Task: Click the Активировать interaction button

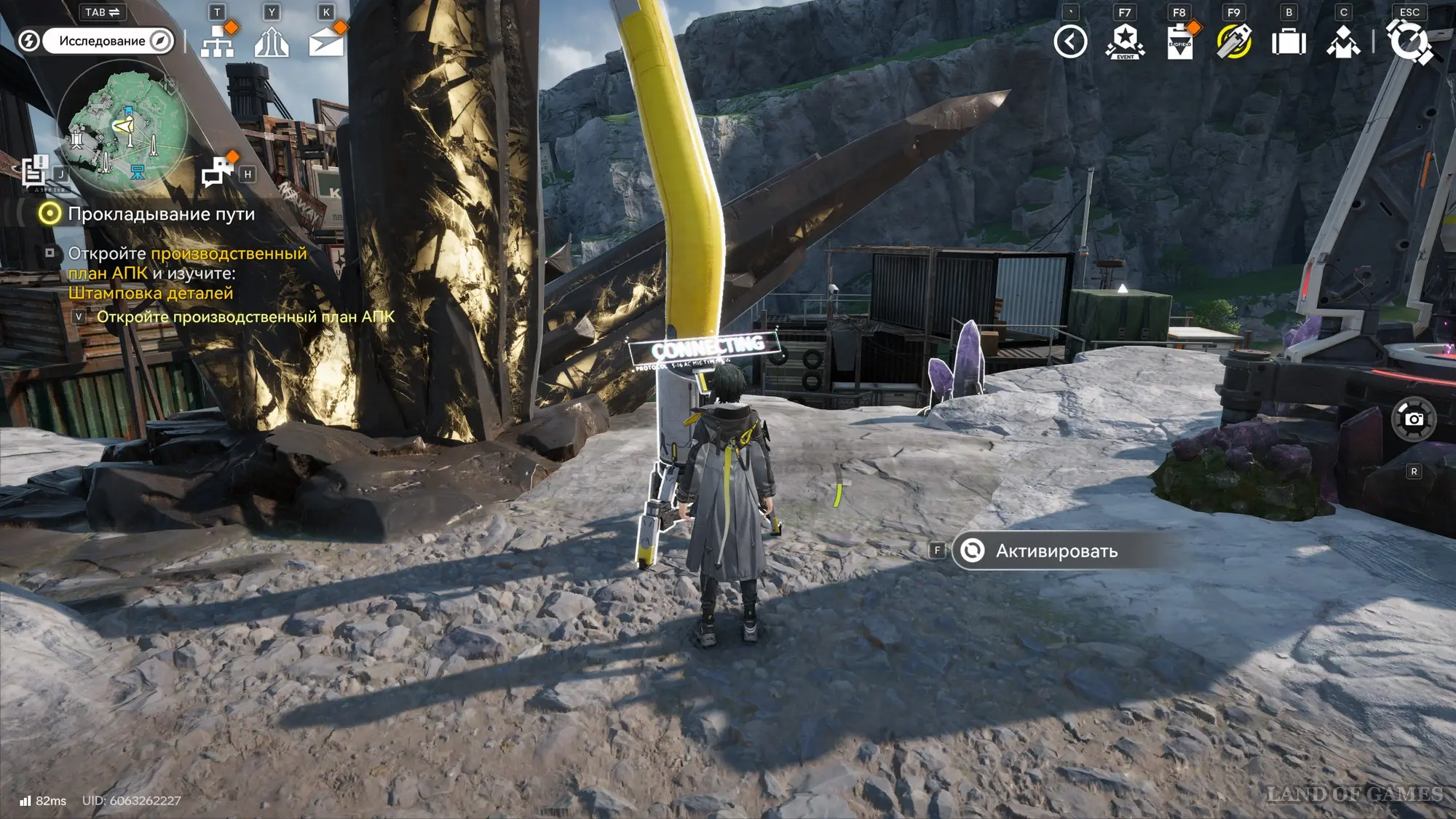Action: click(1056, 551)
